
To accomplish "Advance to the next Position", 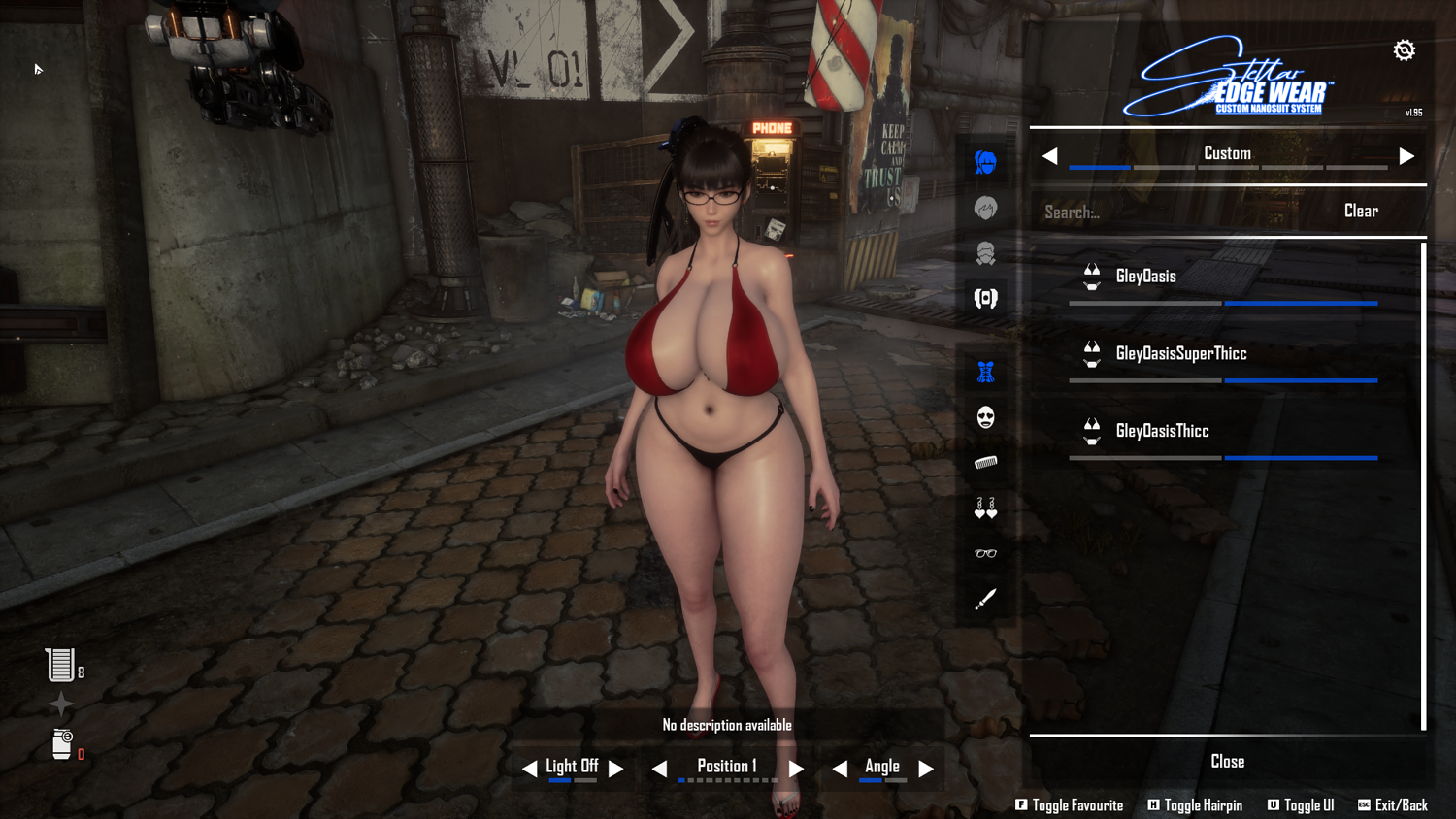I will point(796,769).
